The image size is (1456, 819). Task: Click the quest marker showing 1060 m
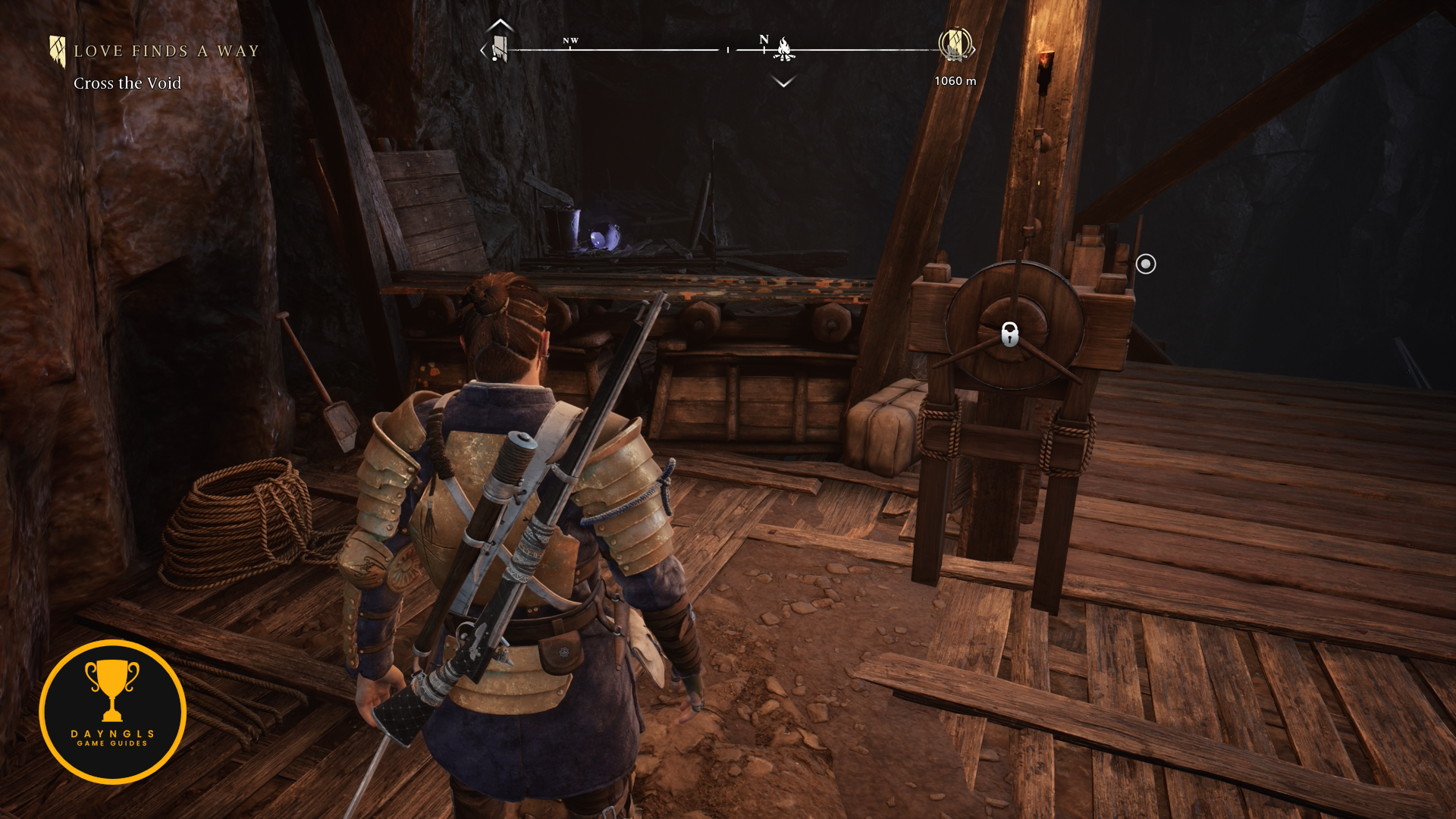click(x=955, y=45)
